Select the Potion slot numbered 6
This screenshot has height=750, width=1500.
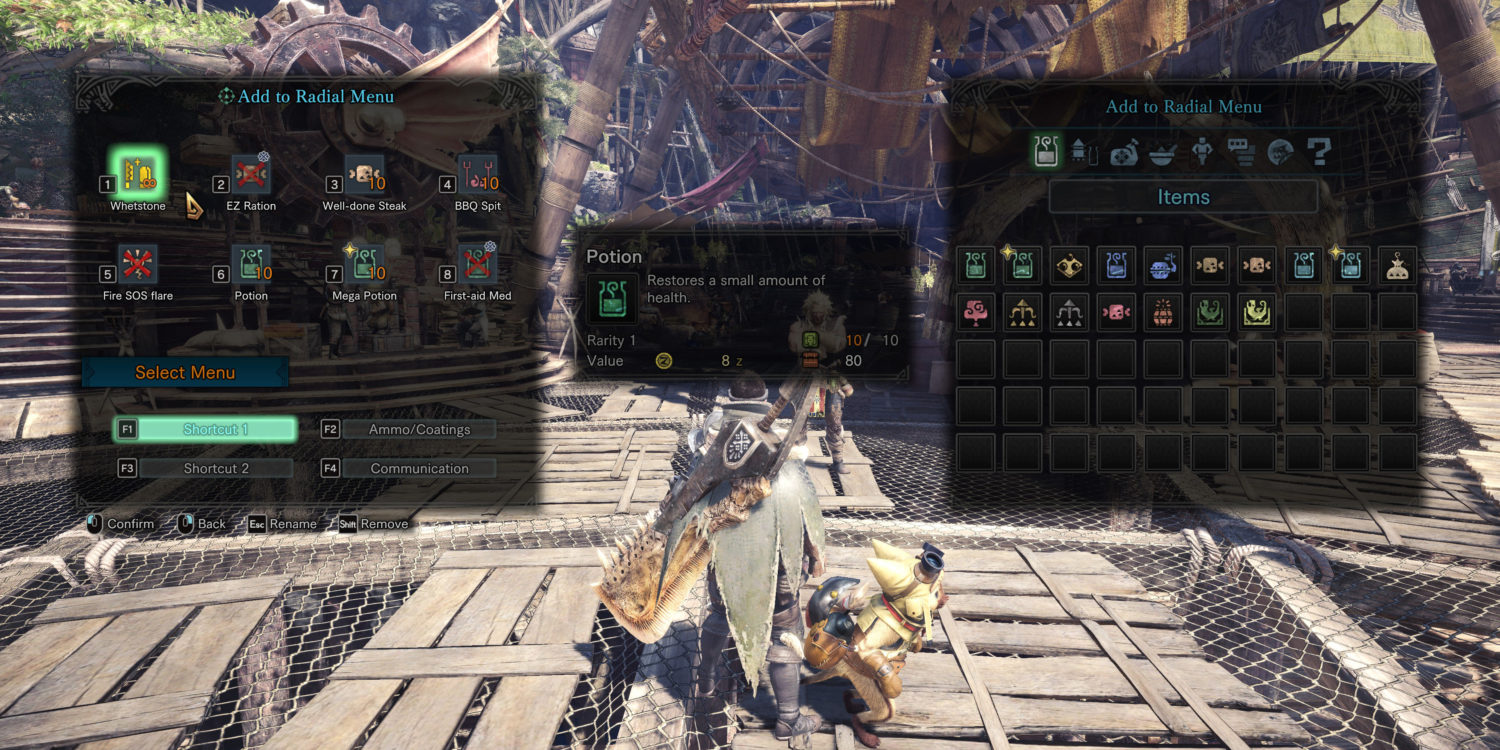[251, 263]
